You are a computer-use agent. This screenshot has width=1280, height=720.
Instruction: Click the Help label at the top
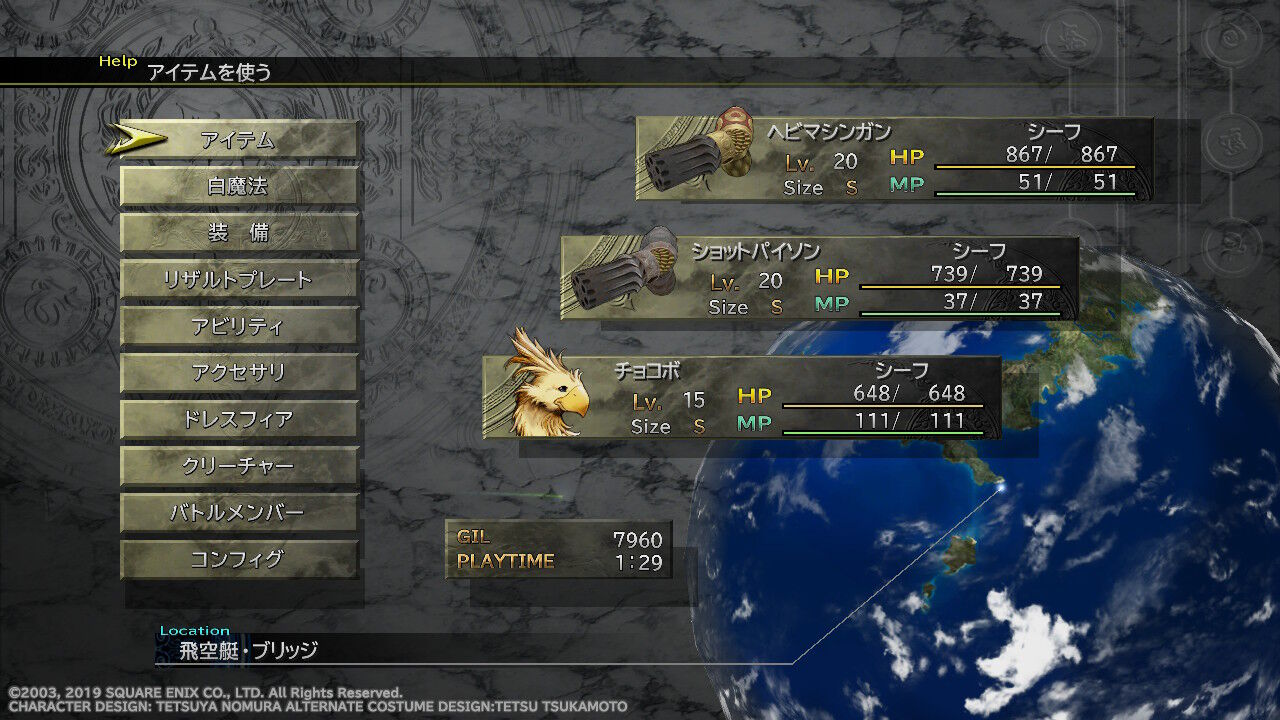[119, 61]
